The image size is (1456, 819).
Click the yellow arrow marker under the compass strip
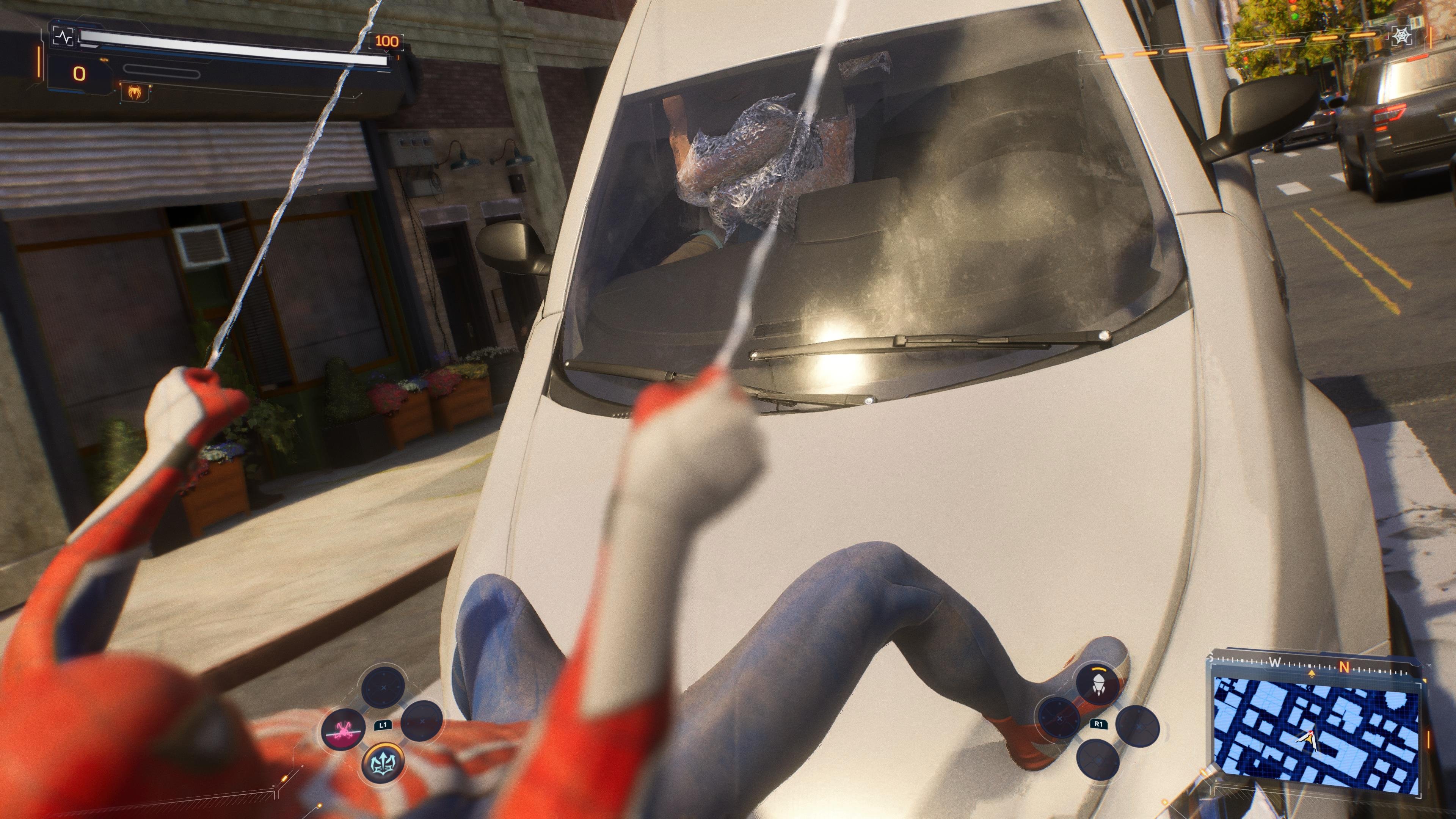tap(1311, 674)
